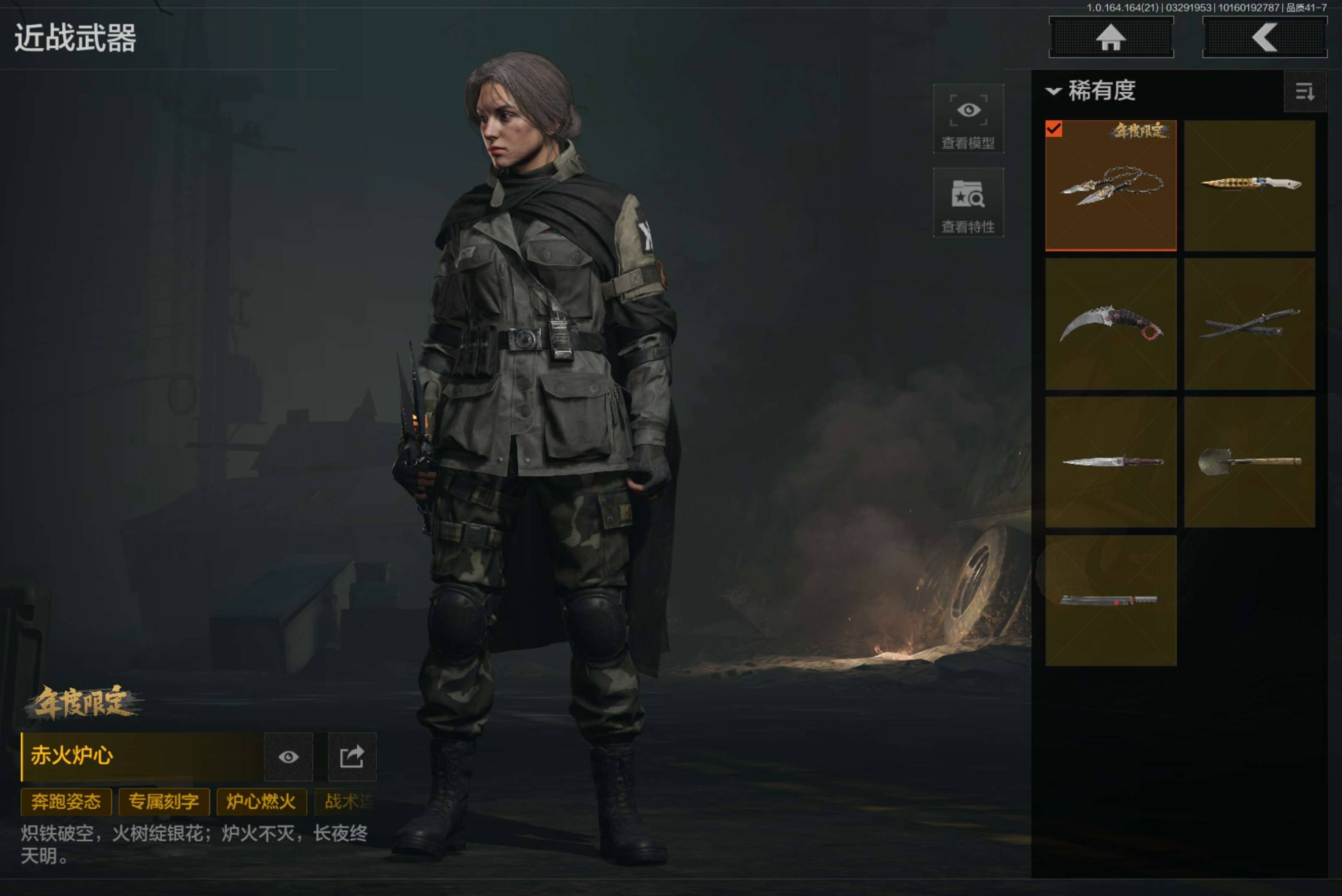This screenshot has width=1342, height=896.
Task: Select the 年度限定 chain dagger skin
Action: click(x=1111, y=186)
